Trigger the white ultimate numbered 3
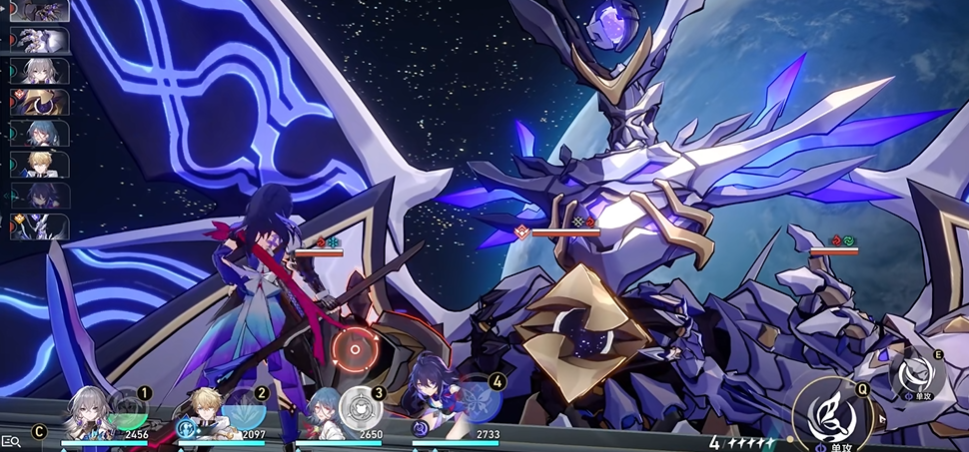969x452 pixels. 360,407
